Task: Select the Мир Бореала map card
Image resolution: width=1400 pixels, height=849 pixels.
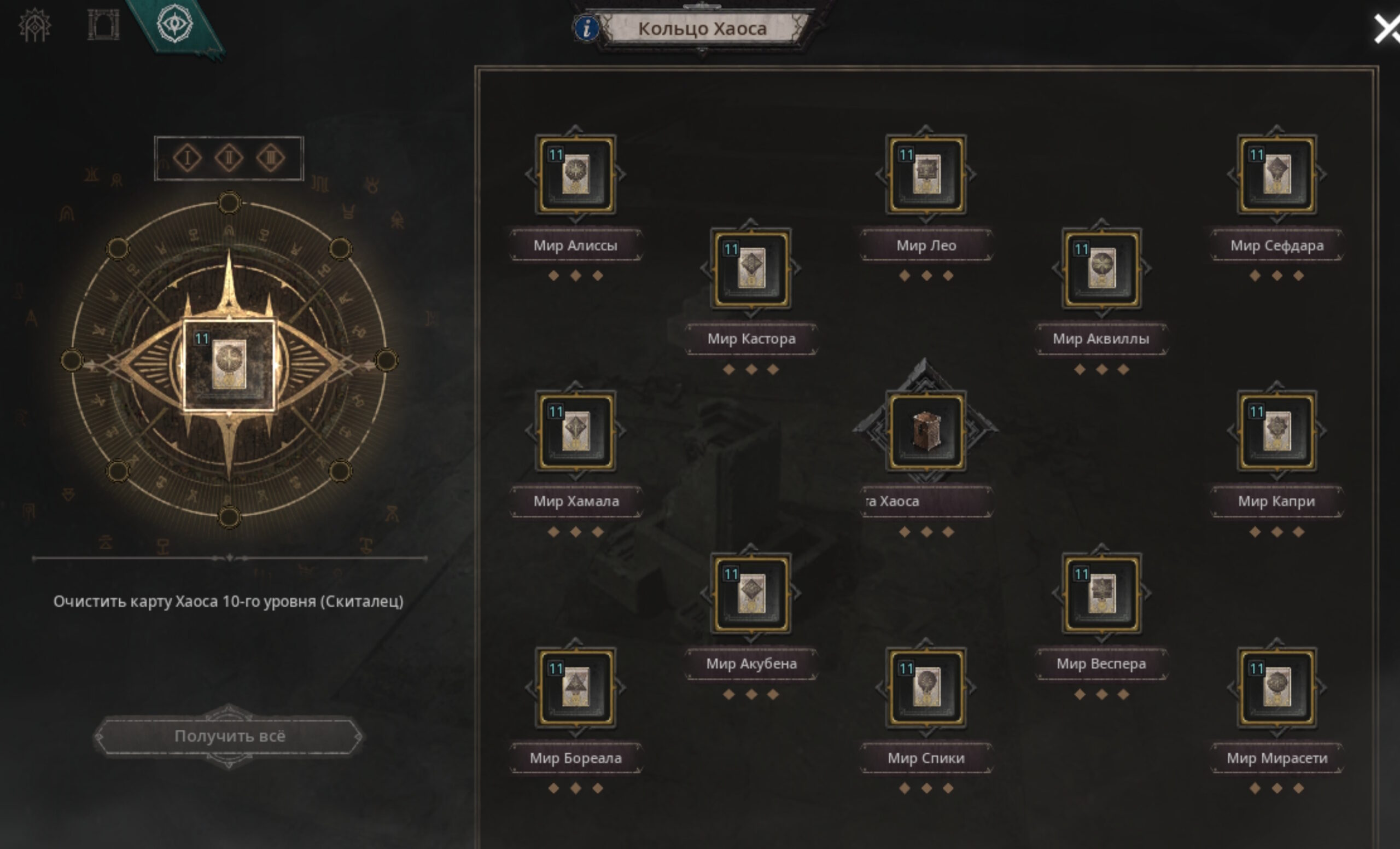Action: 575,687
